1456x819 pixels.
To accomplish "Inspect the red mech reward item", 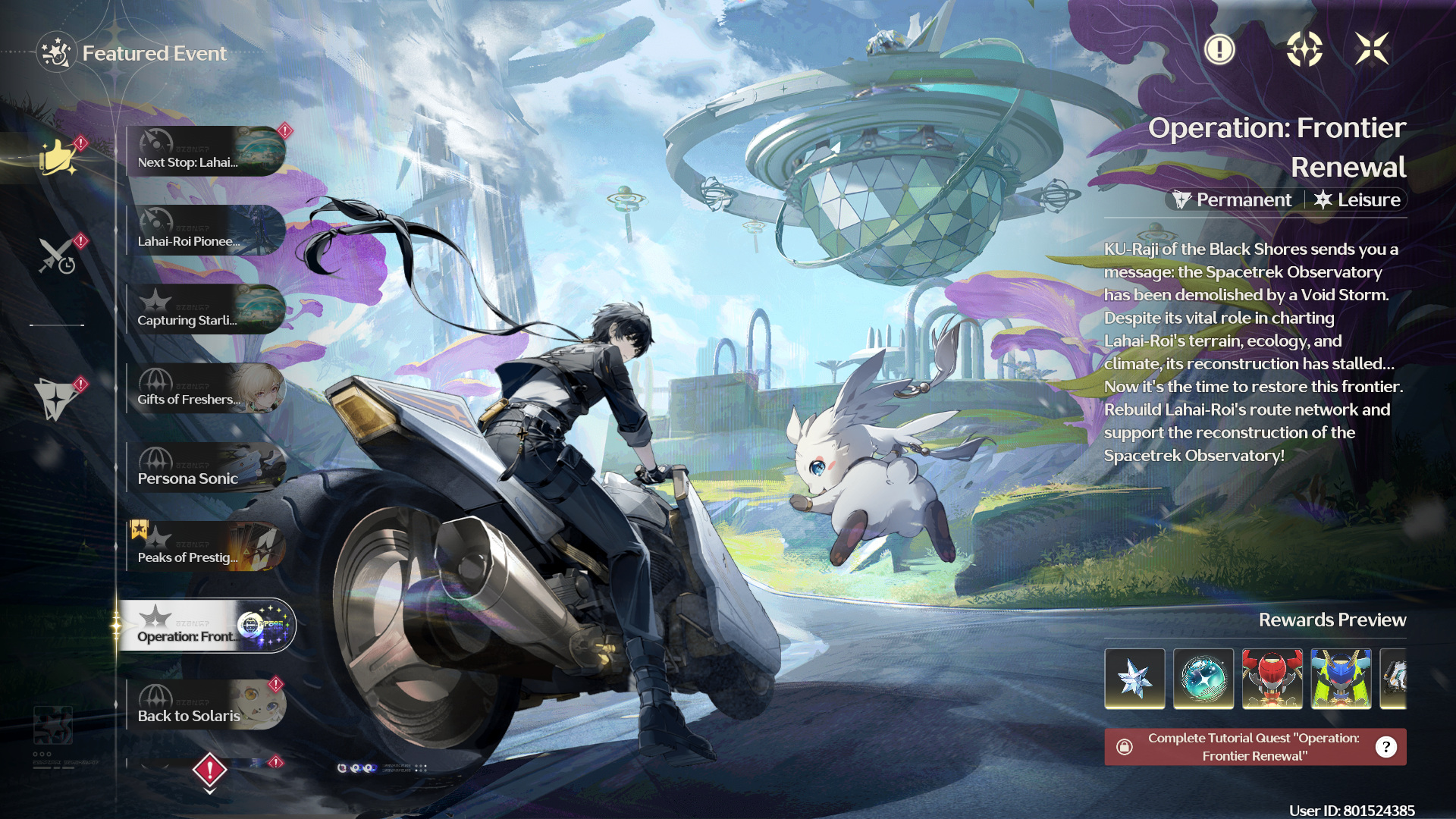I will [1272, 679].
